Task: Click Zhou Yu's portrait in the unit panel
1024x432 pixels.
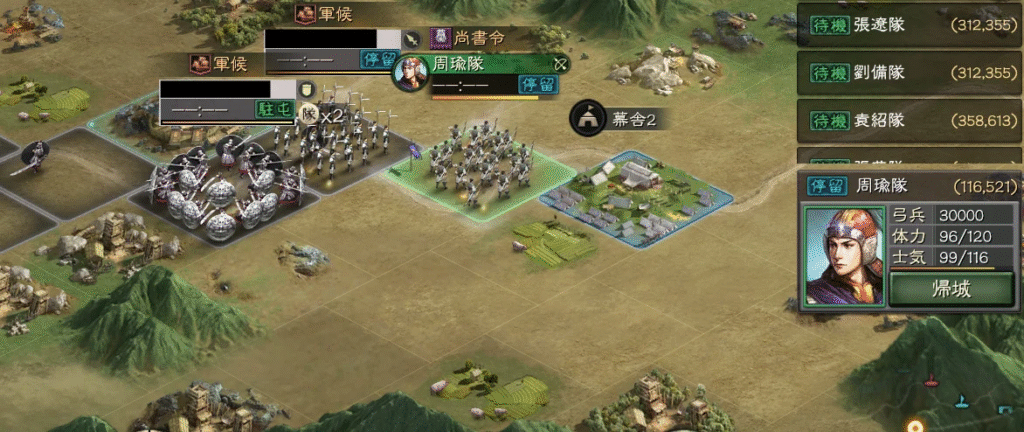Action: (844, 255)
